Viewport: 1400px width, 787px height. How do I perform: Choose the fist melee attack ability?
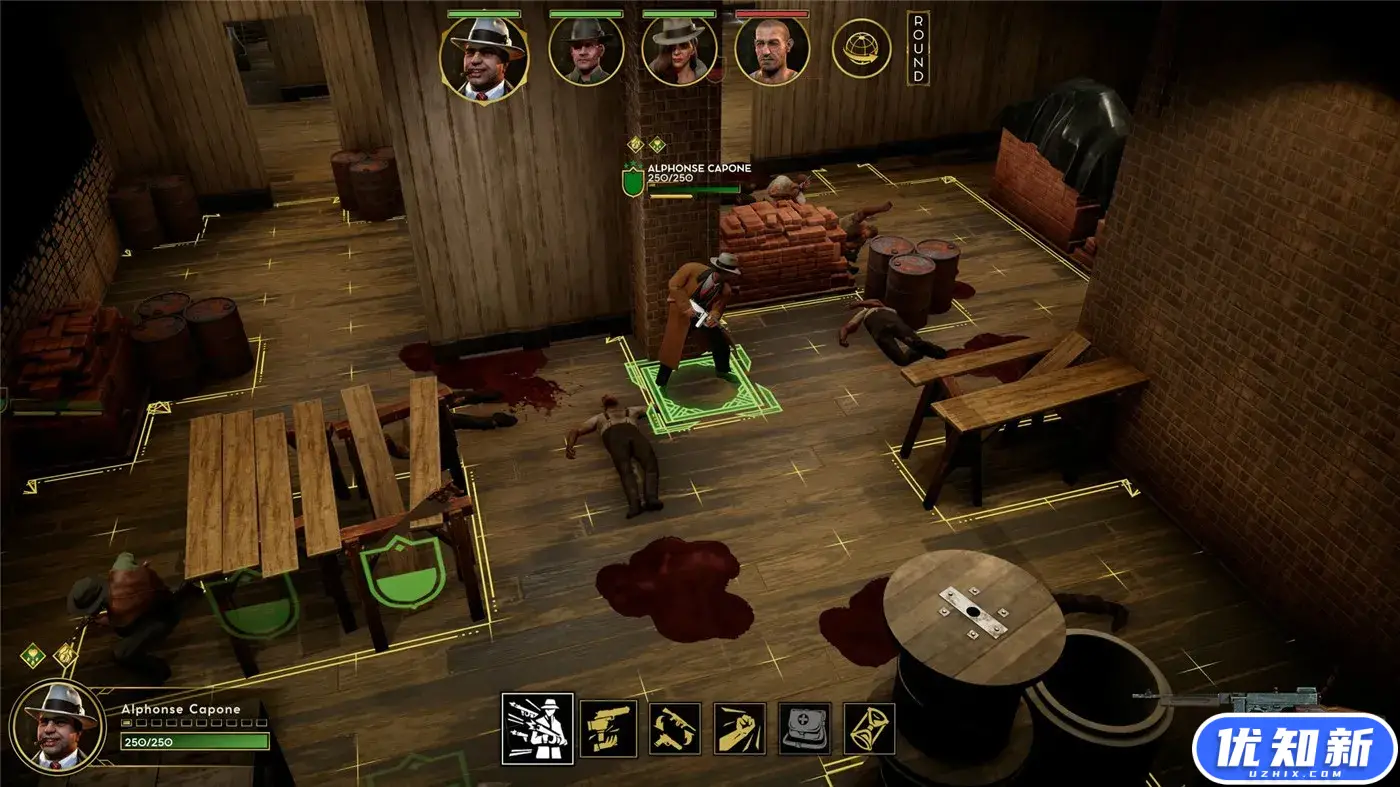[x=740, y=728]
